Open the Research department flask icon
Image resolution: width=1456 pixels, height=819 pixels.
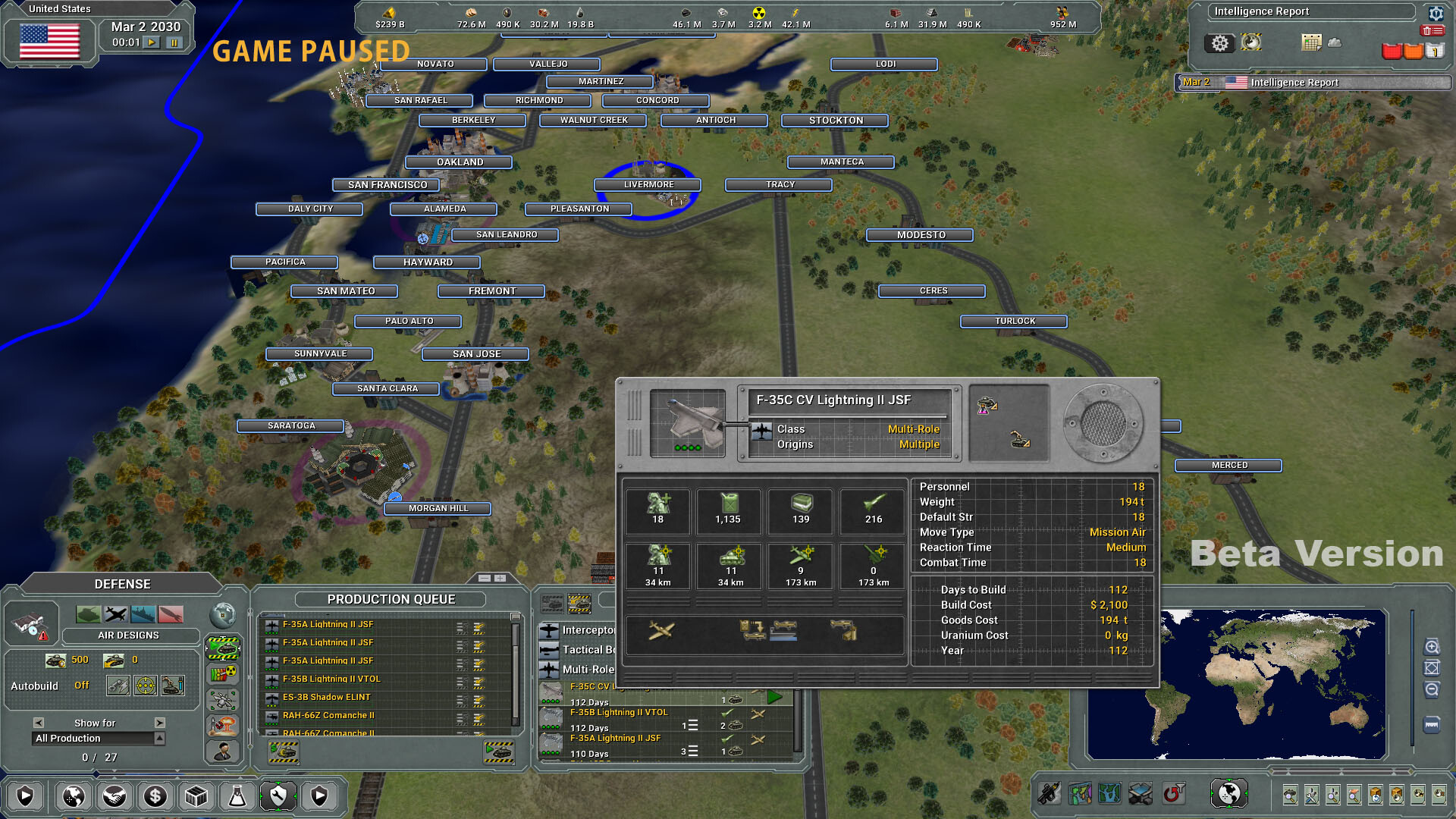point(237,795)
